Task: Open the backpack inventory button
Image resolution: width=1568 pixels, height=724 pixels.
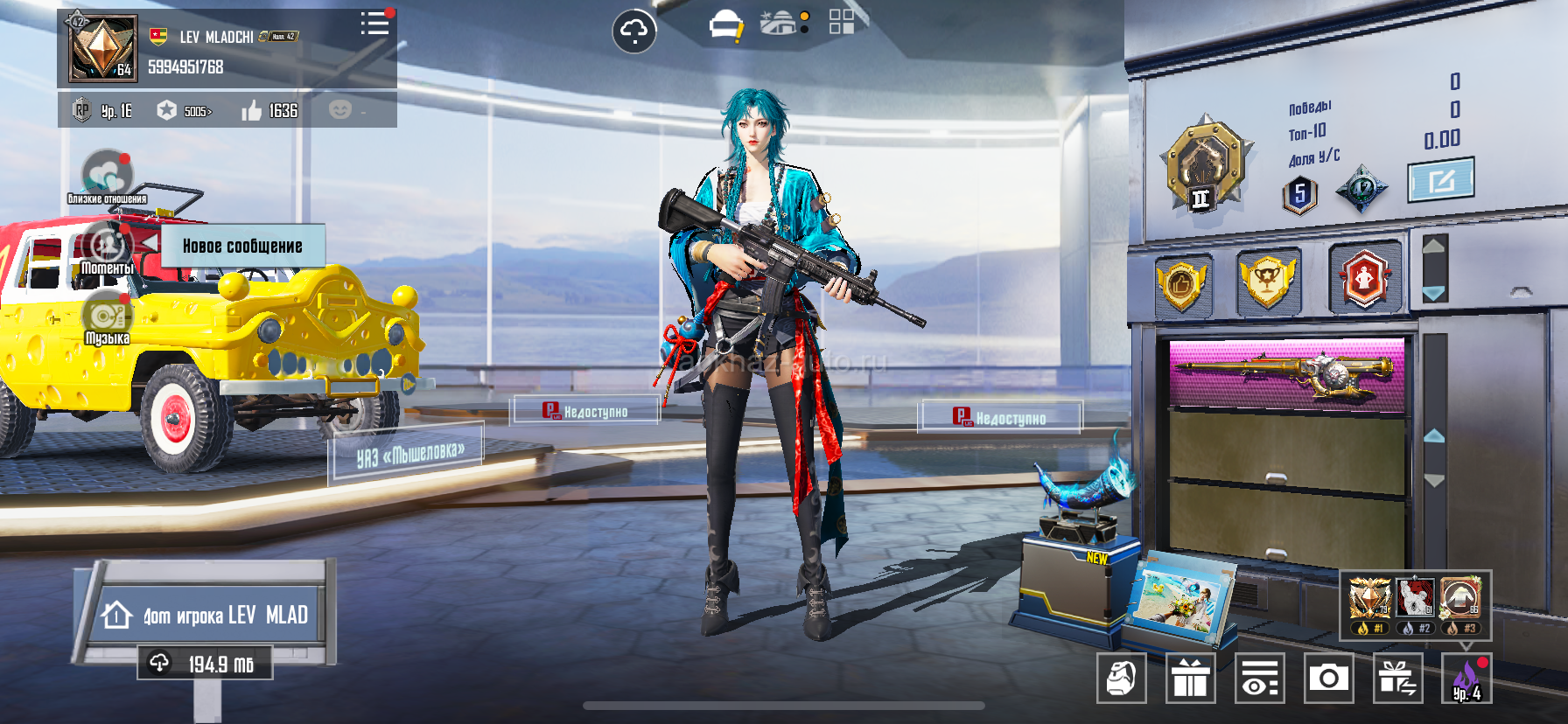Action: [x=1121, y=678]
